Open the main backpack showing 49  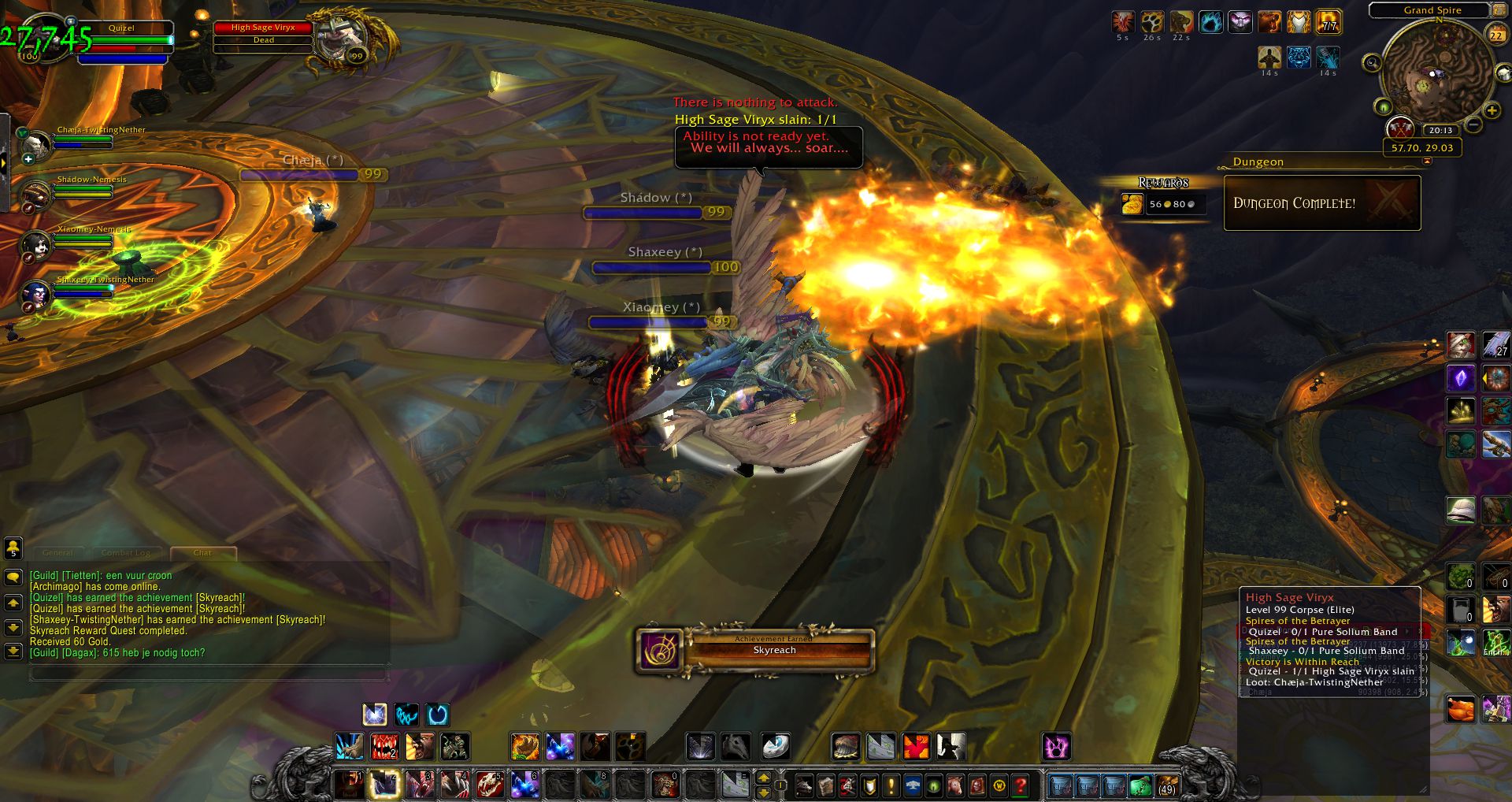[x=1166, y=785]
